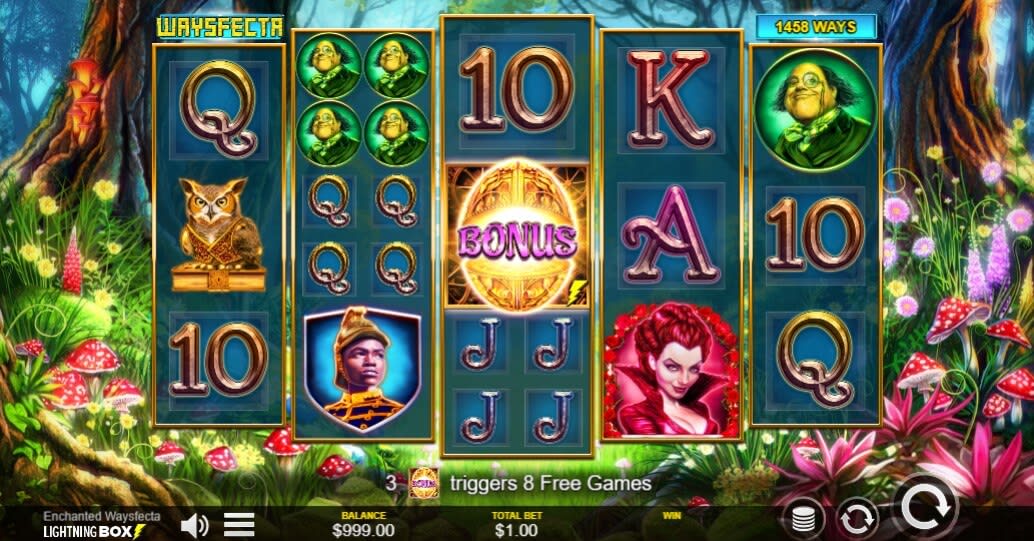Open the hamburger menu
This screenshot has height=541, width=1034.
[238, 524]
